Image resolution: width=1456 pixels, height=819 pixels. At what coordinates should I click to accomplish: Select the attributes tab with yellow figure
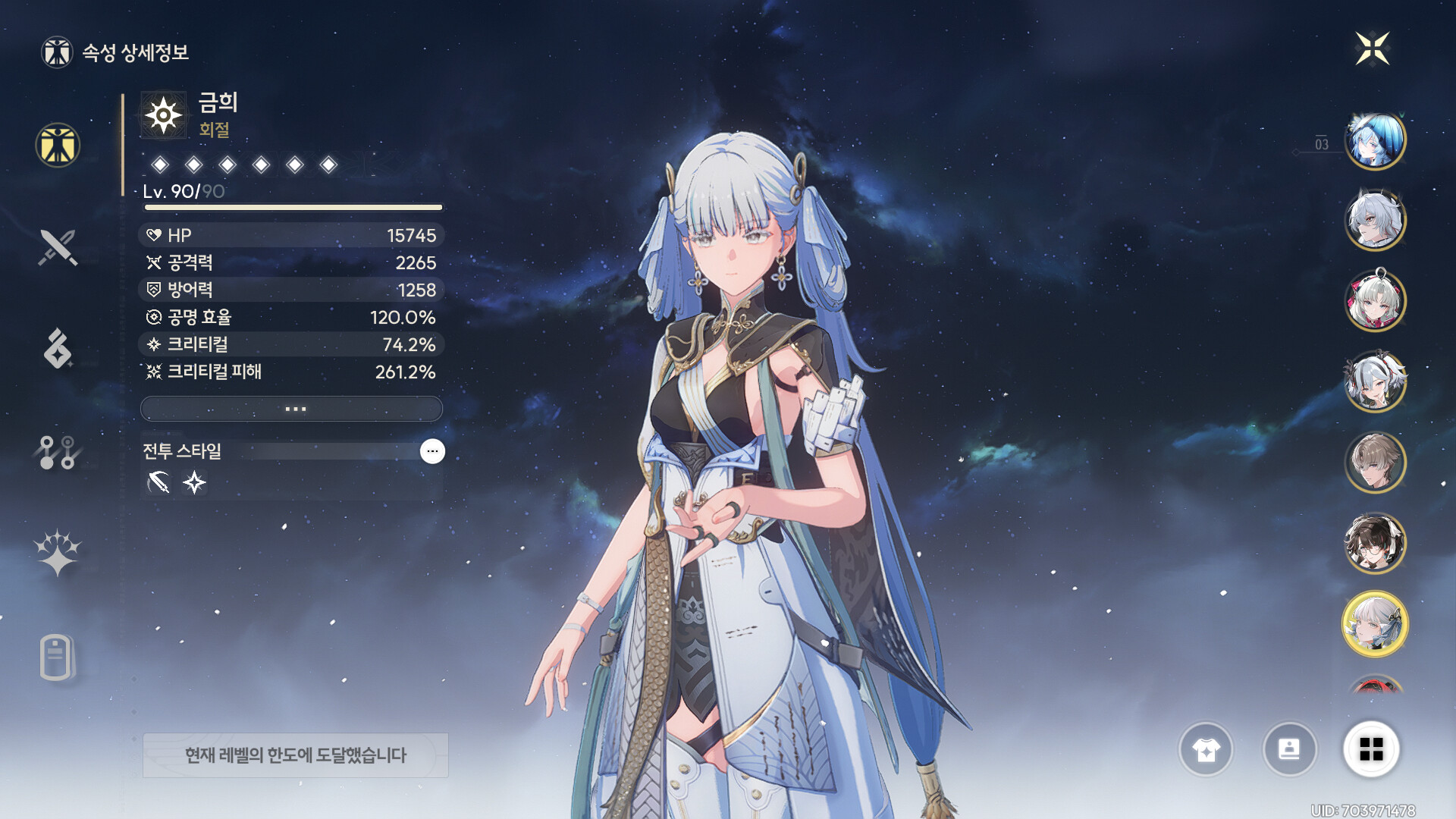[x=58, y=145]
